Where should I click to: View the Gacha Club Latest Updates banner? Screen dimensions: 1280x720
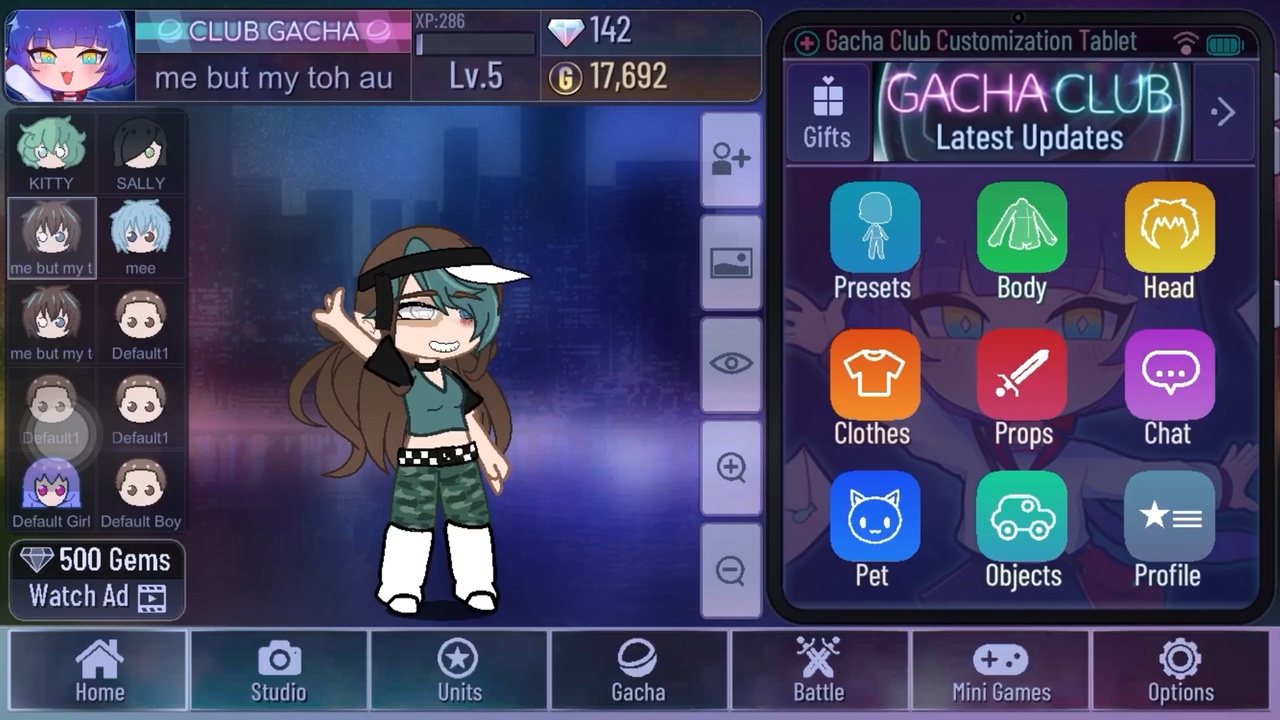[1030, 112]
